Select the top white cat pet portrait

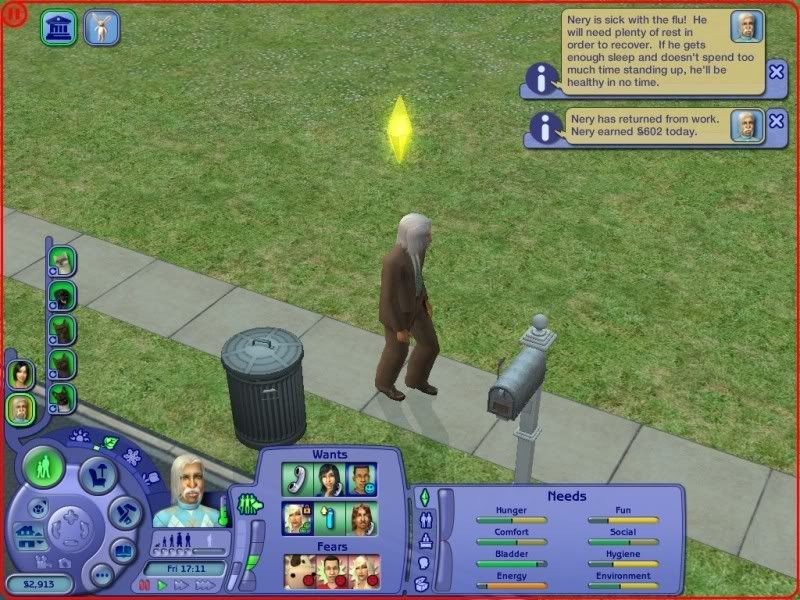62,261
